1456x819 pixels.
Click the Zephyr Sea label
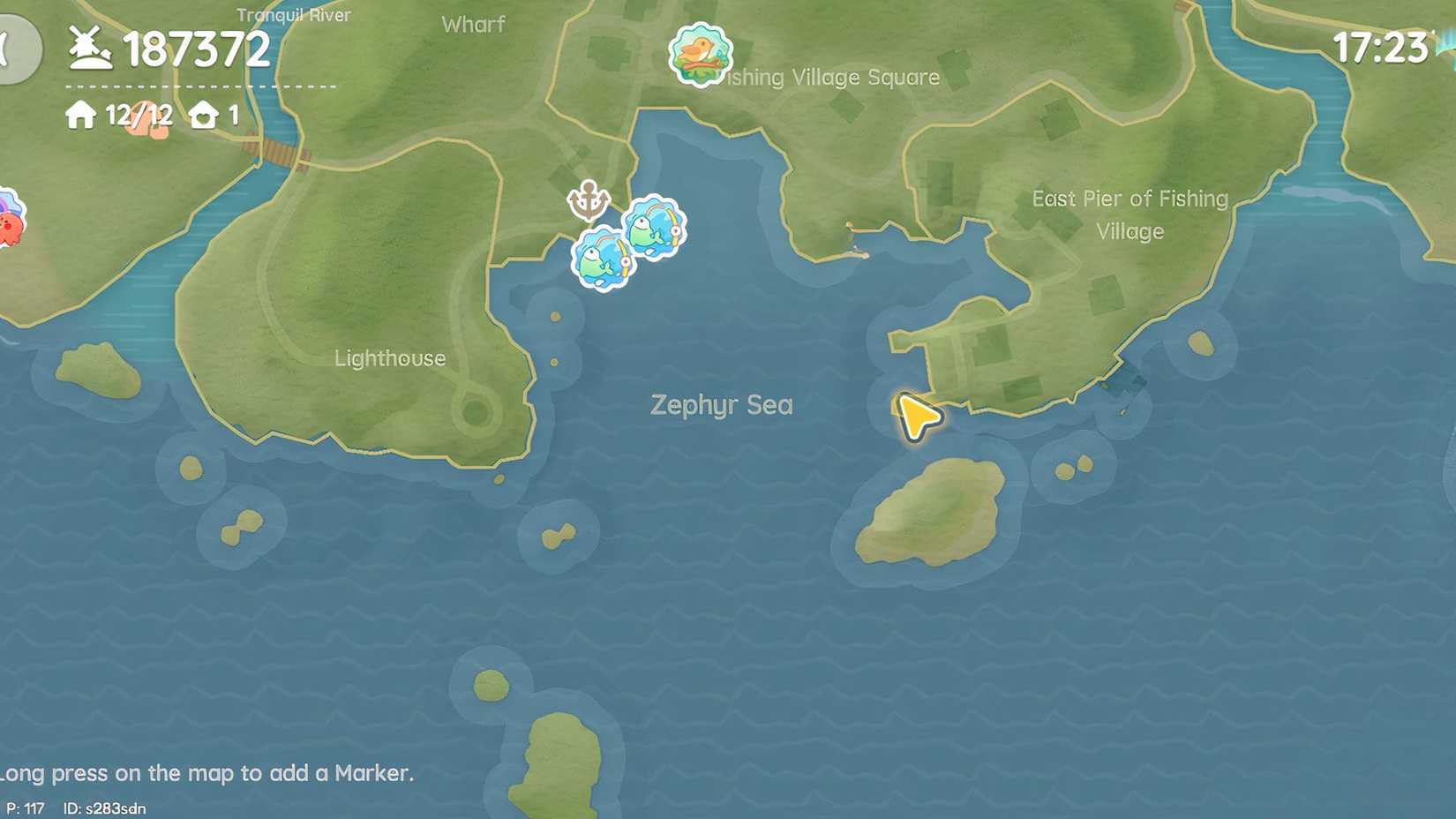[x=722, y=405]
